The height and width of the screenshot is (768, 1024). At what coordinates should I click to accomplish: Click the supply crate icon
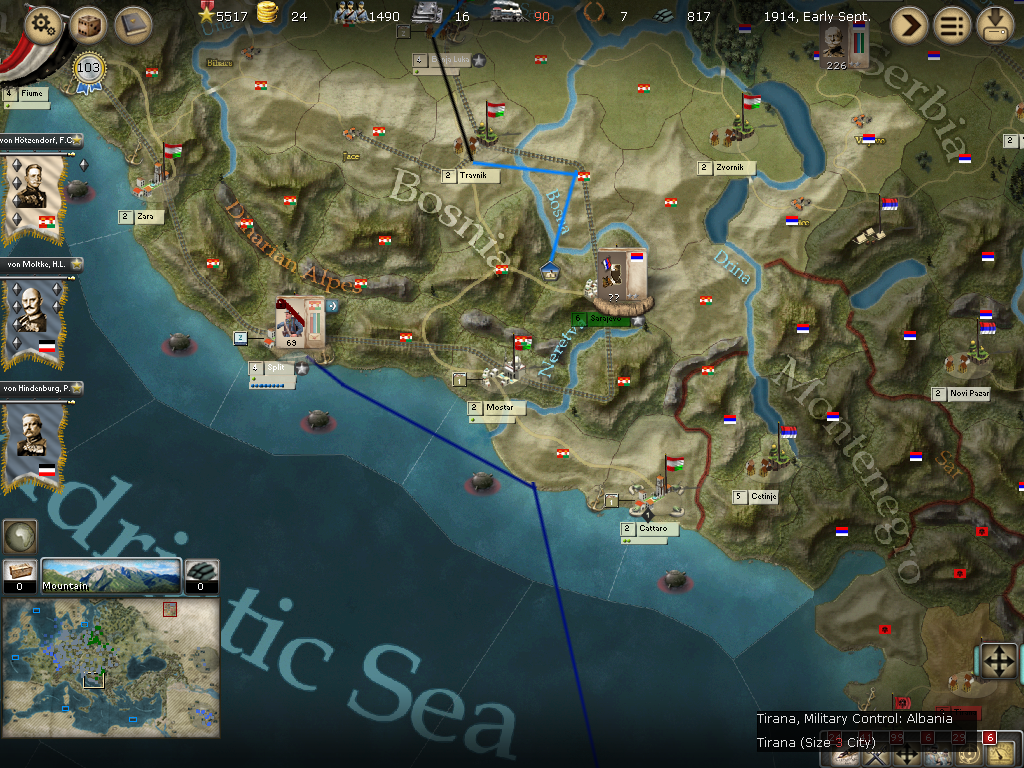20,573
